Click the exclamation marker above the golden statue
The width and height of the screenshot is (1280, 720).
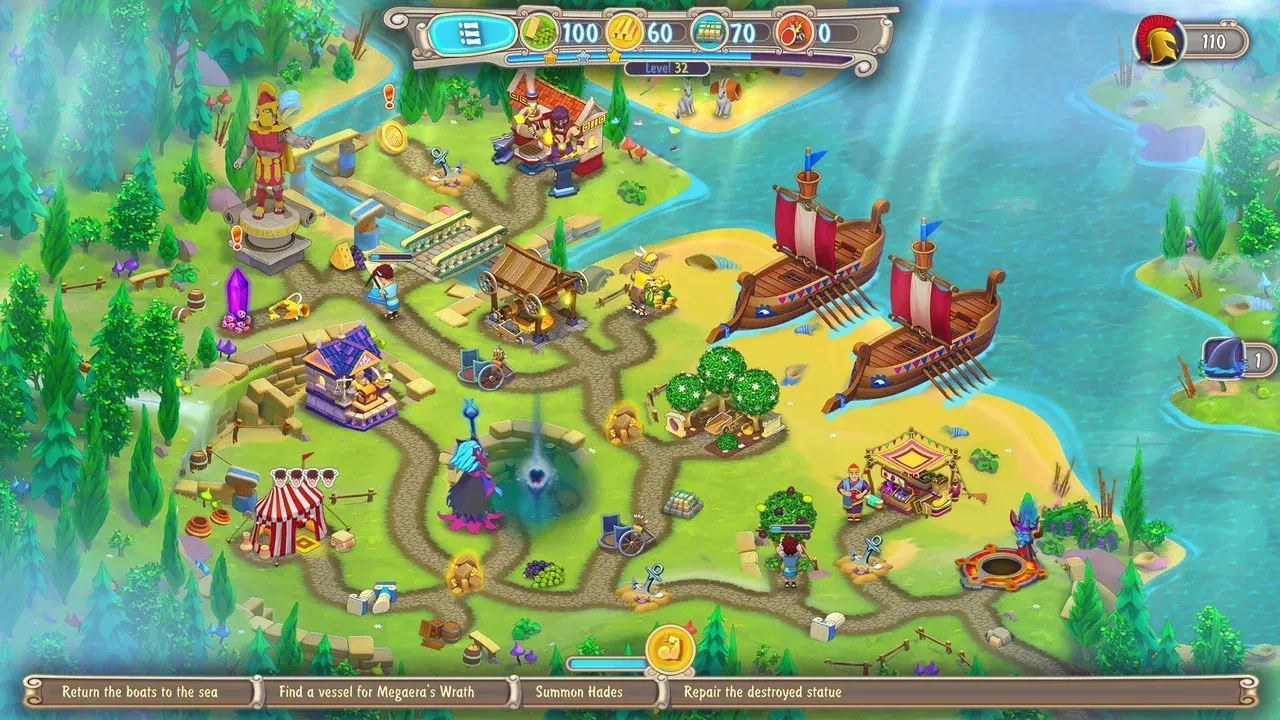(390, 94)
